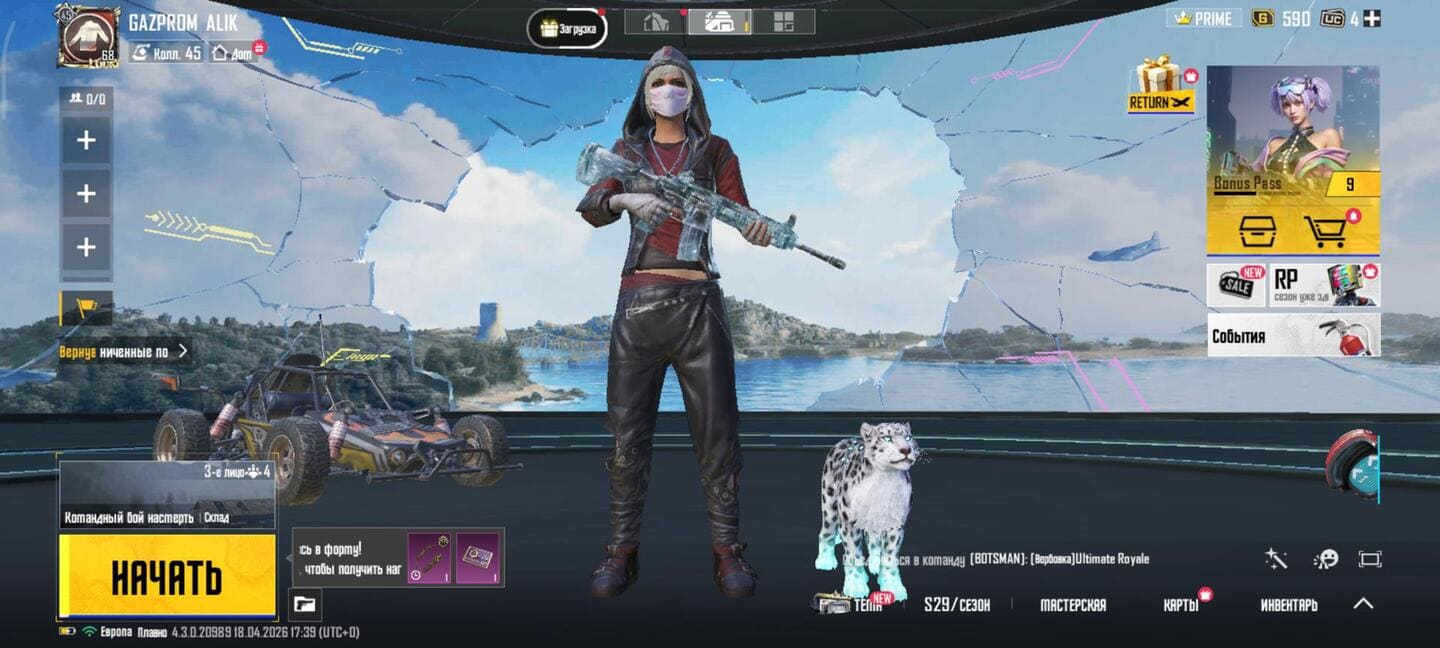Open the События events panel
The image size is (1440, 648).
pos(1293,335)
